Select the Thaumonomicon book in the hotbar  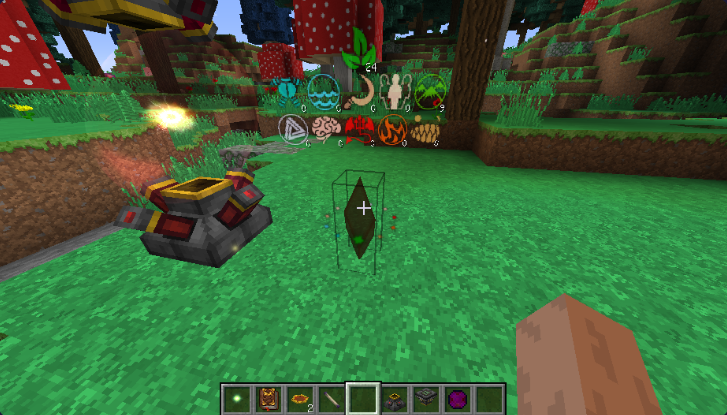[x=267, y=397]
